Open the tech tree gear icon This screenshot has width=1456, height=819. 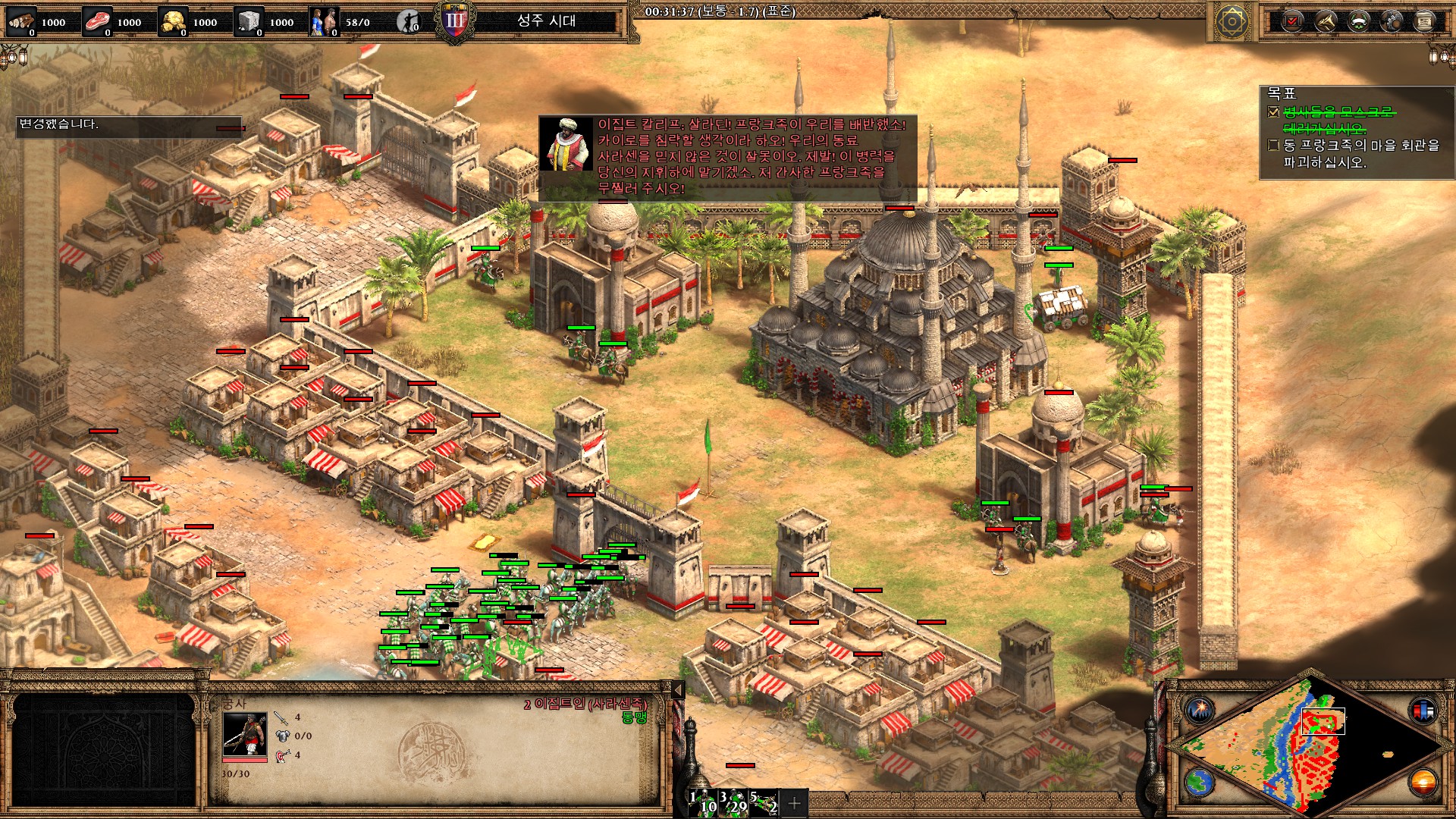1392,21
